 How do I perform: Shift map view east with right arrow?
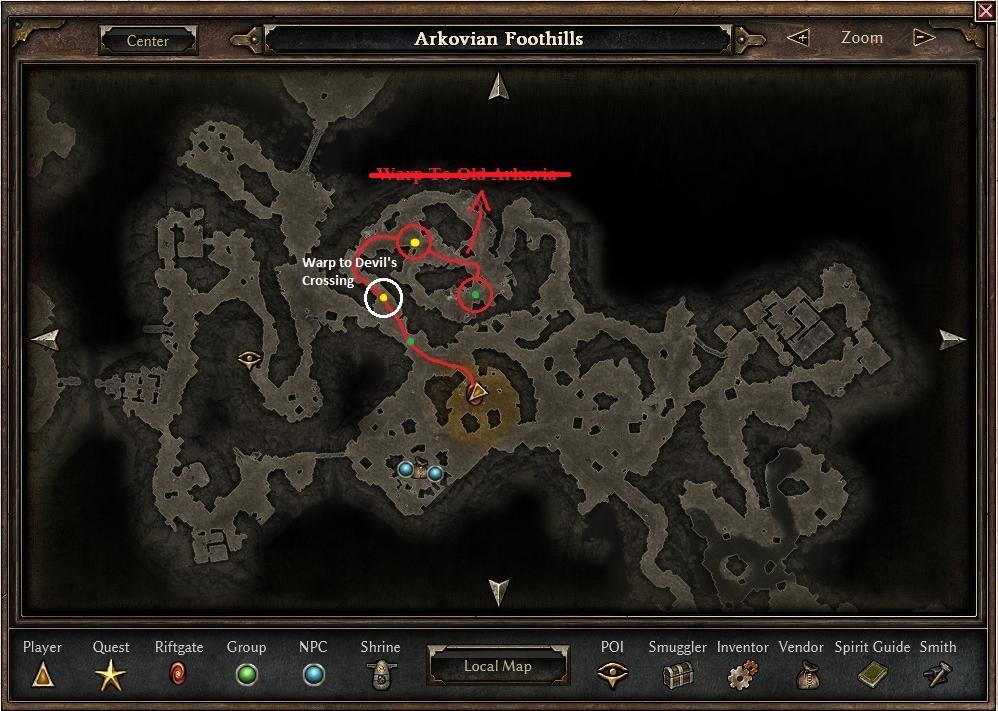tap(953, 339)
